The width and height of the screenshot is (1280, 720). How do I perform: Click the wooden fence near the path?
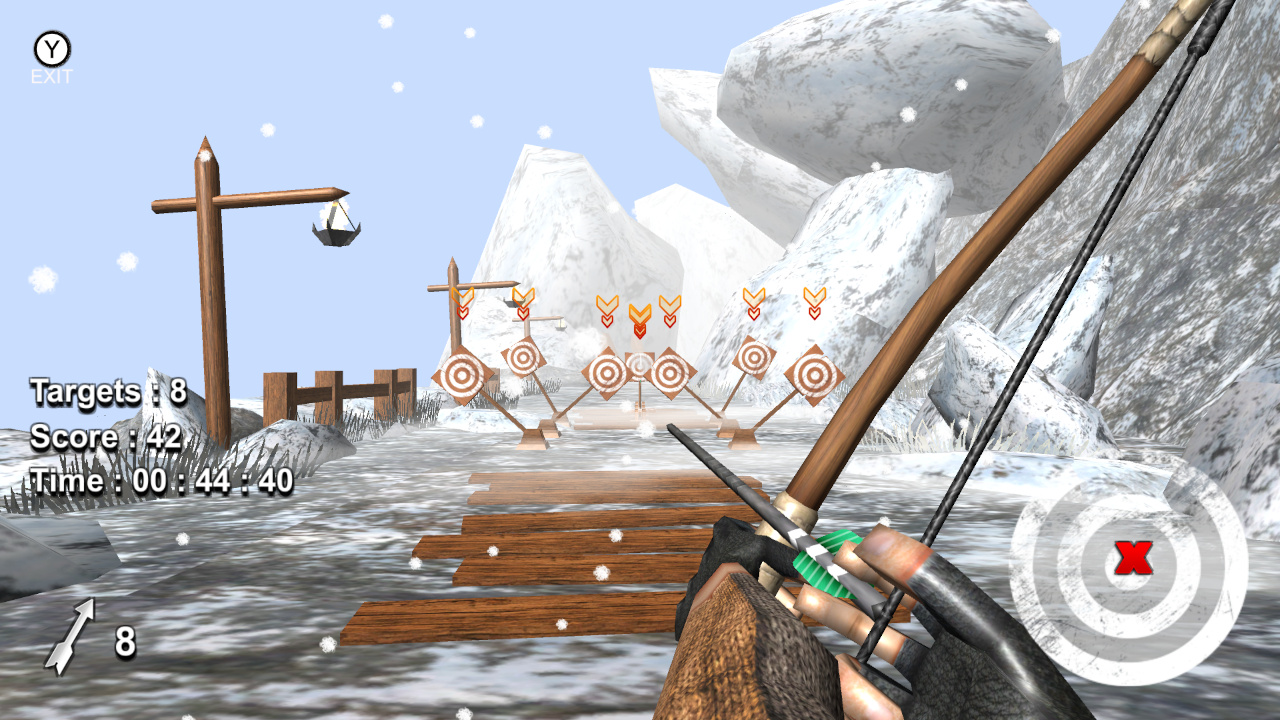pyautogui.click(x=340, y=390)
